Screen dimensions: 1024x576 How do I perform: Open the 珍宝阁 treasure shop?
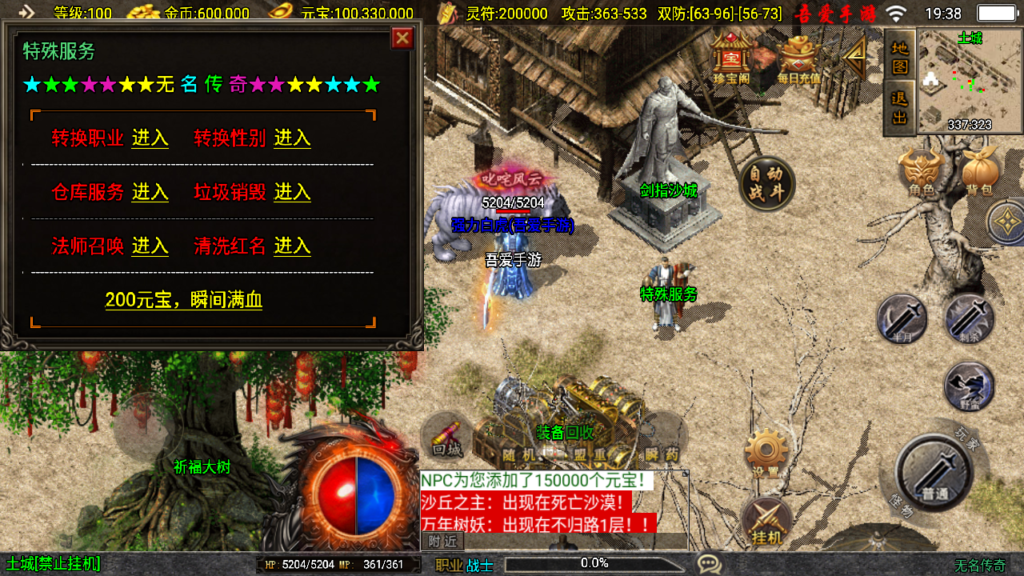(732, 58)
